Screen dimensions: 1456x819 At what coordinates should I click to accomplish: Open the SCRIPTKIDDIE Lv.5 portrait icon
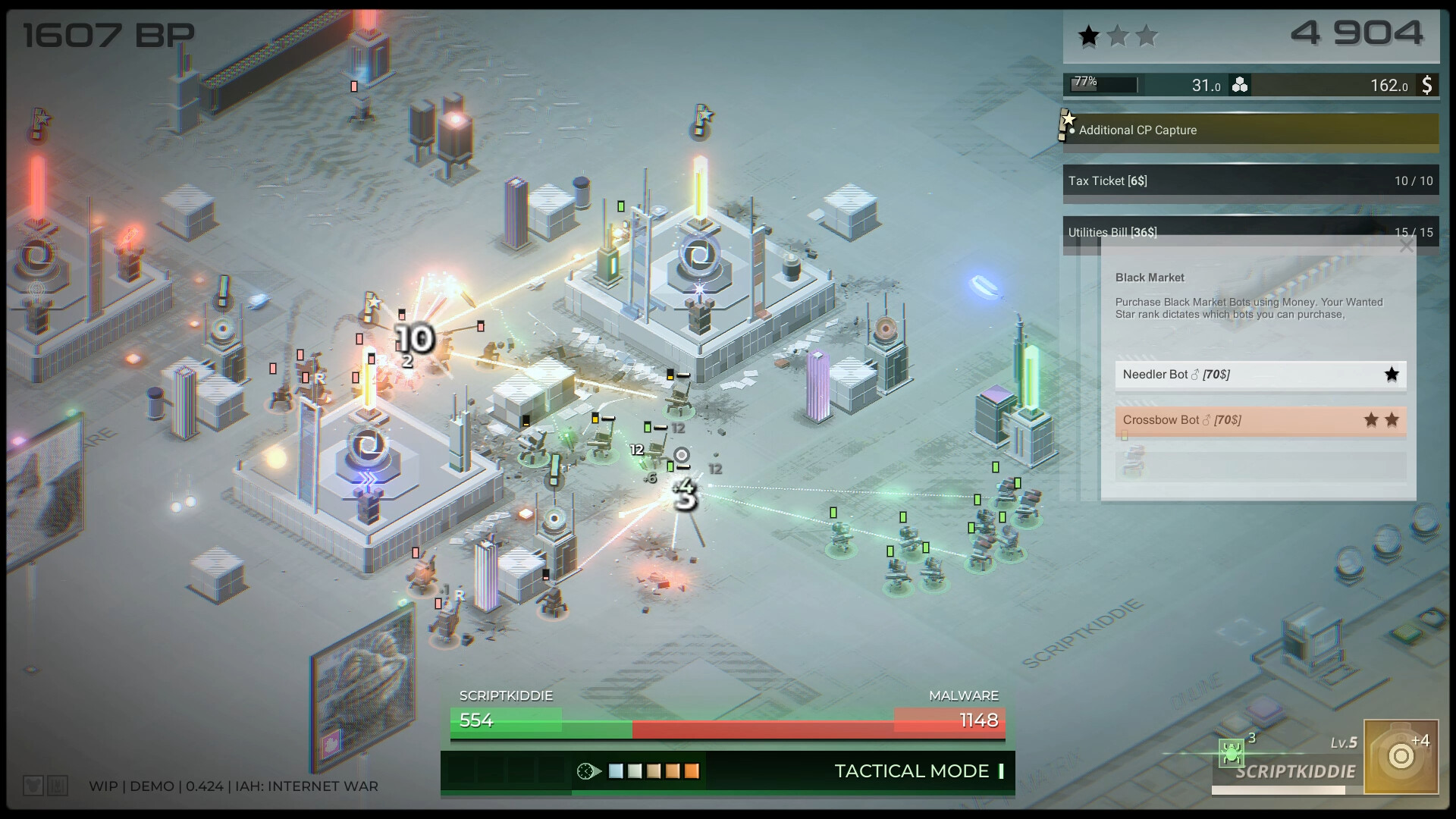point(1401,756)
